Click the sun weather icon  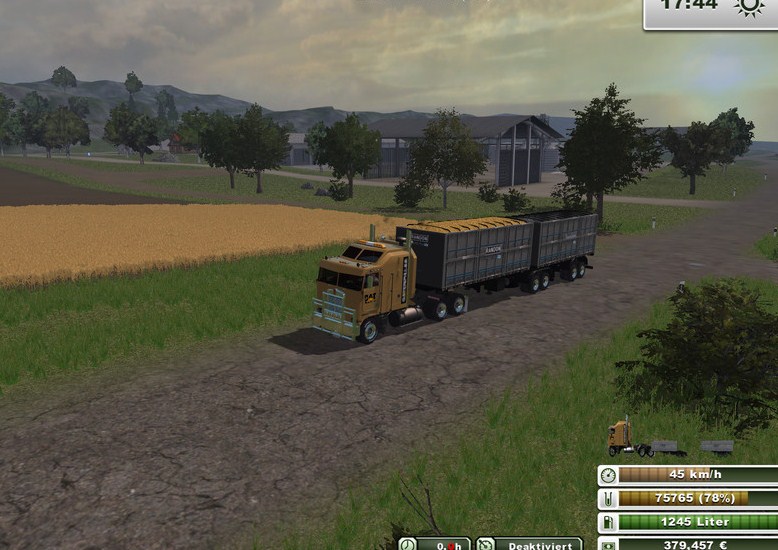coord(749,7)
